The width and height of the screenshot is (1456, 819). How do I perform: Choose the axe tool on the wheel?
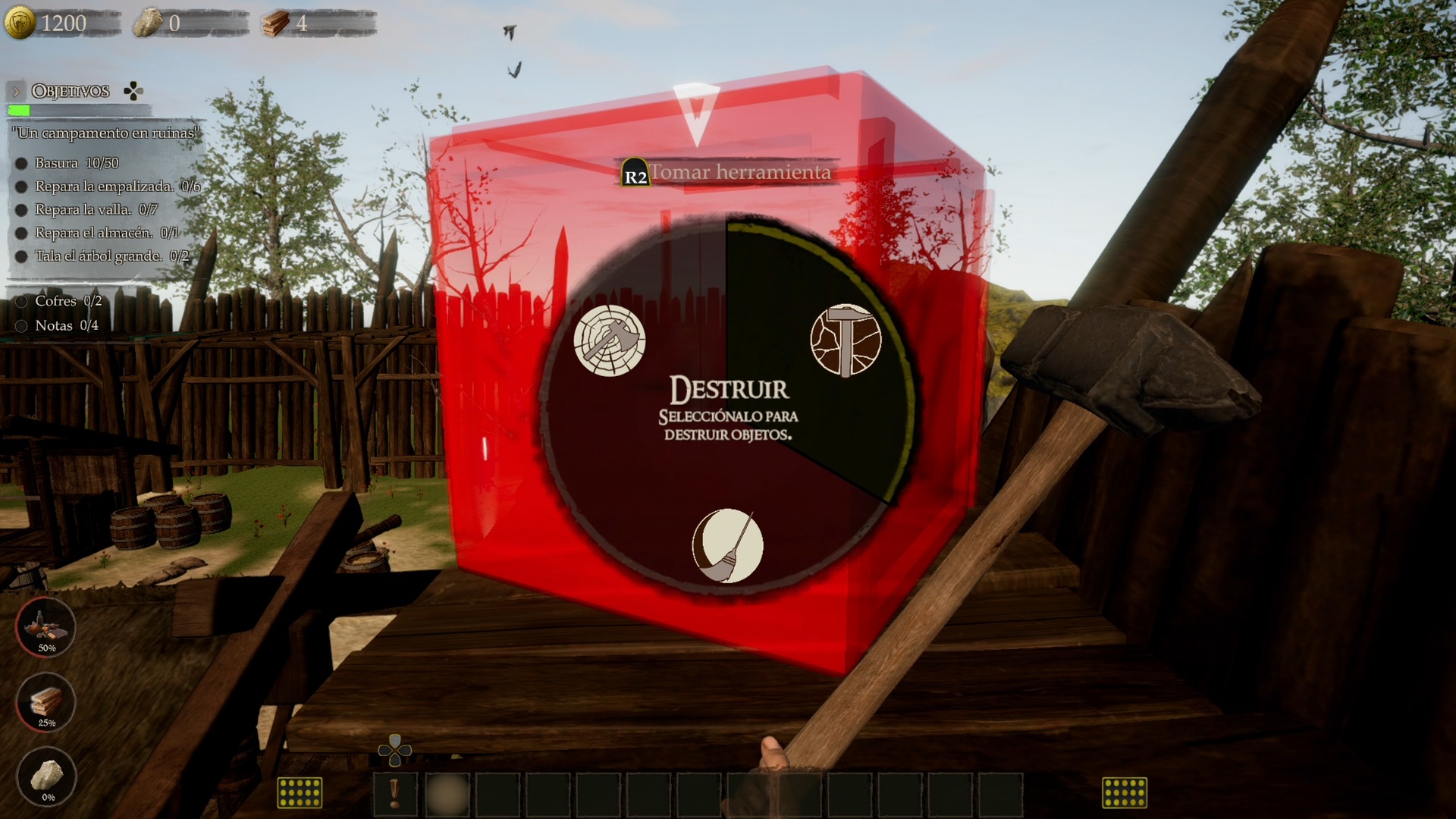[609, 340]
